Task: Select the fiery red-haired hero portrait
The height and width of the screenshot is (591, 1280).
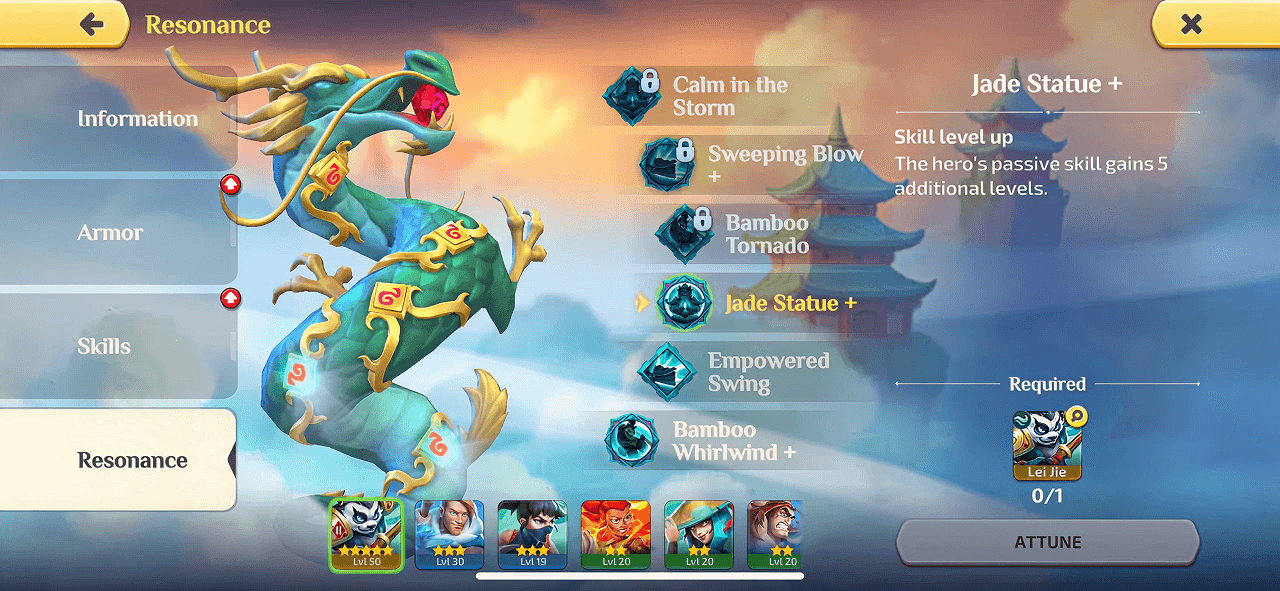Action: coord(616,535)
